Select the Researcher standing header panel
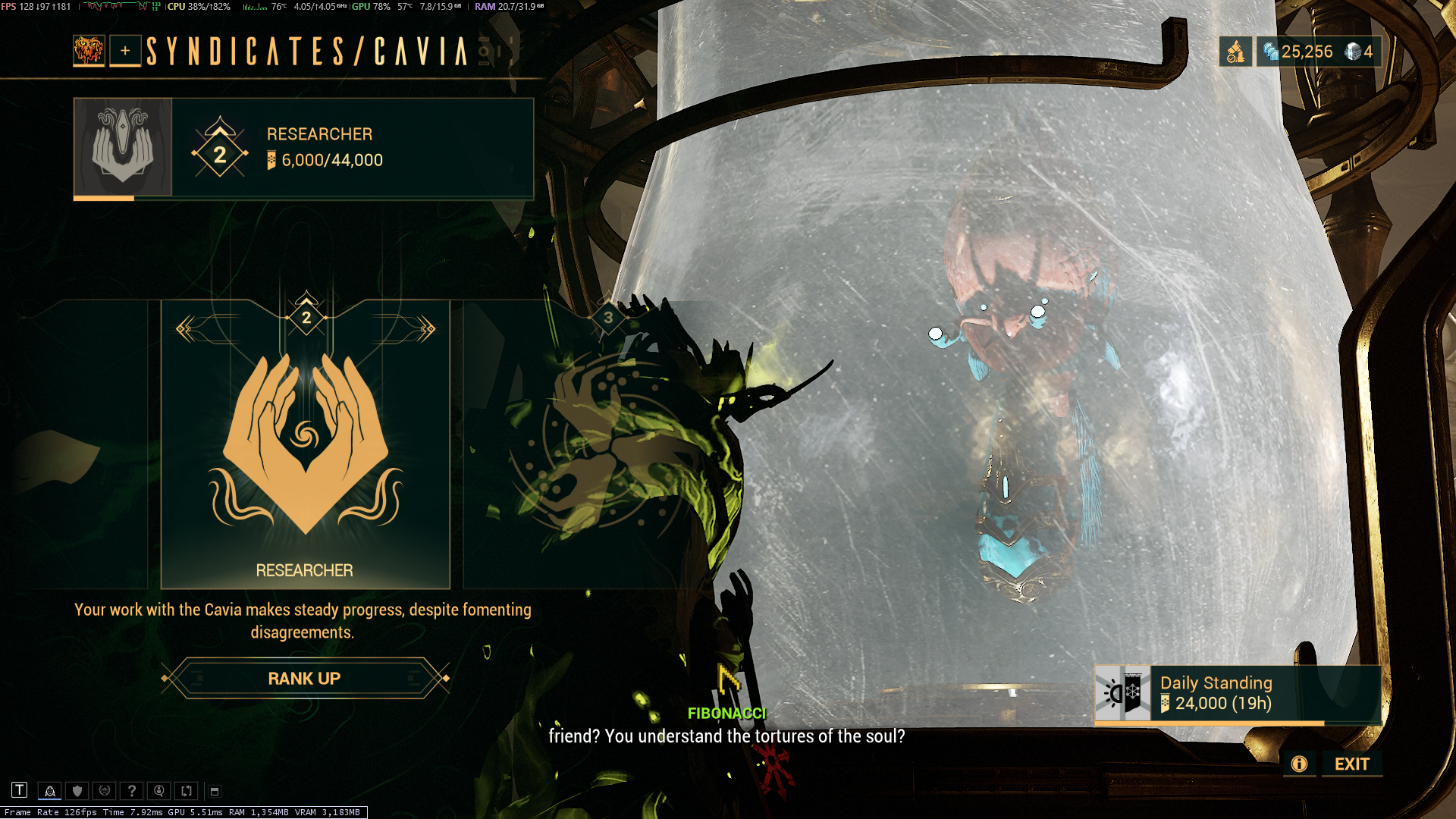Viewport: 1456px width, 819px height. point(303,148)
